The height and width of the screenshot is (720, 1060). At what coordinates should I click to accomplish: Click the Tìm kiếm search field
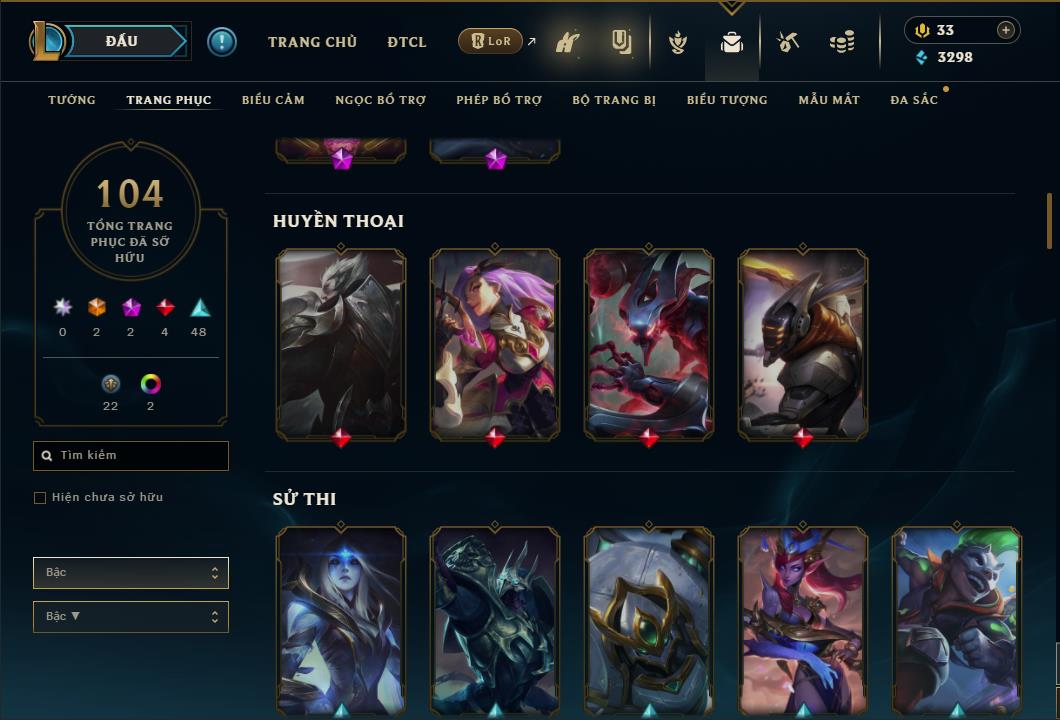pyautogui.click(x=131, y=456)
